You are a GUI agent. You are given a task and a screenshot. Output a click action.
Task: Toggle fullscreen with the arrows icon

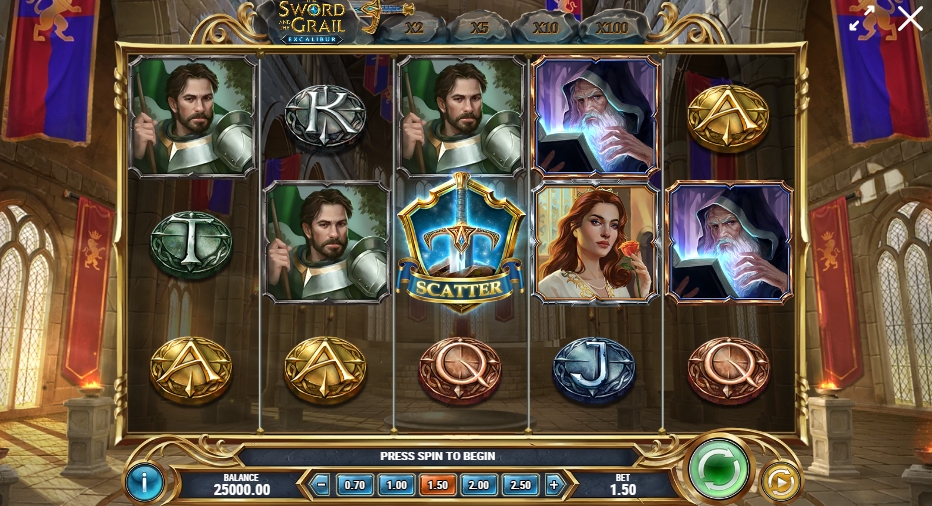tap(862, 19)
